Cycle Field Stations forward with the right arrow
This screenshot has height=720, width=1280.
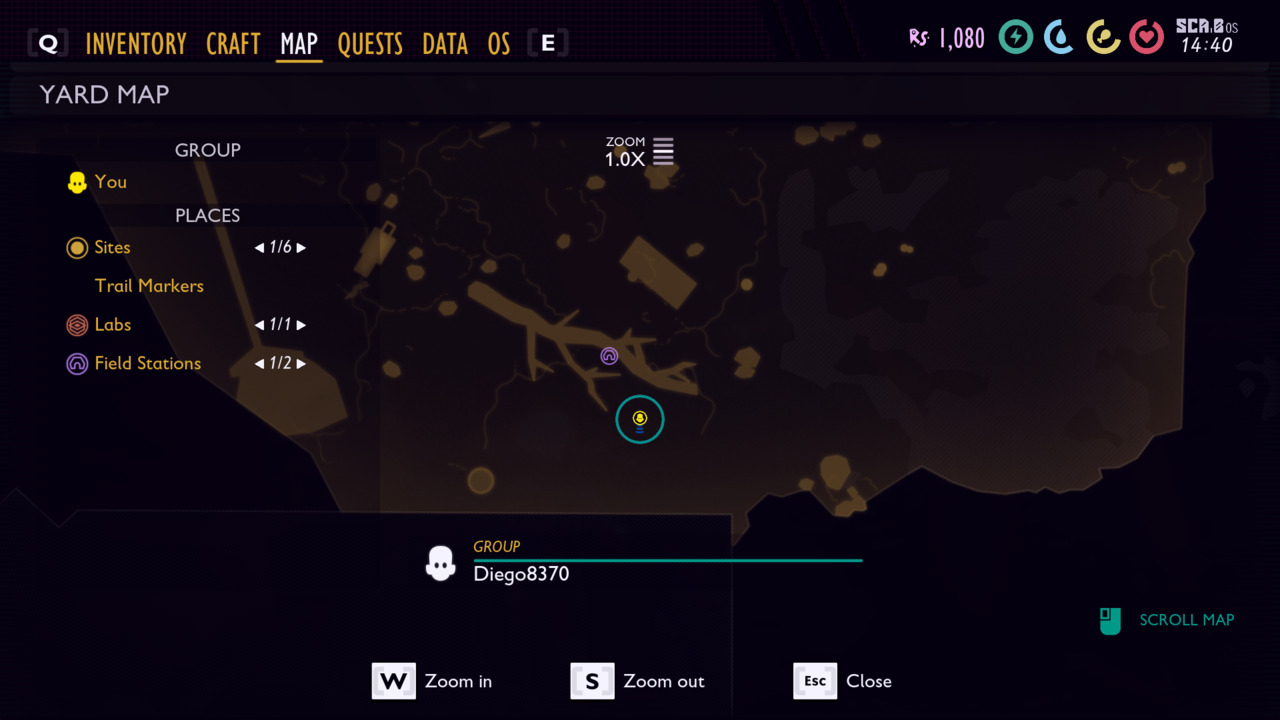pyautogui.click(x=301, y=363)
